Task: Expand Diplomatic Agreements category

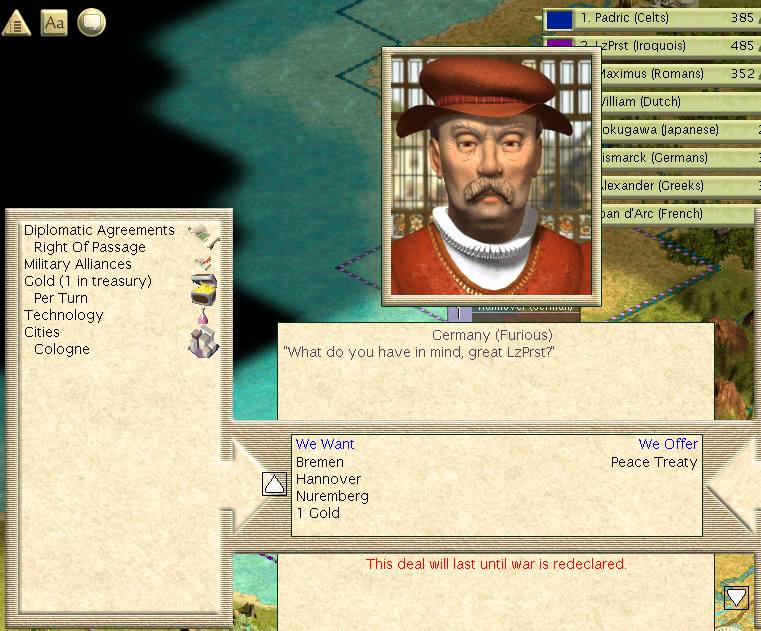Action: coord(99,230)
